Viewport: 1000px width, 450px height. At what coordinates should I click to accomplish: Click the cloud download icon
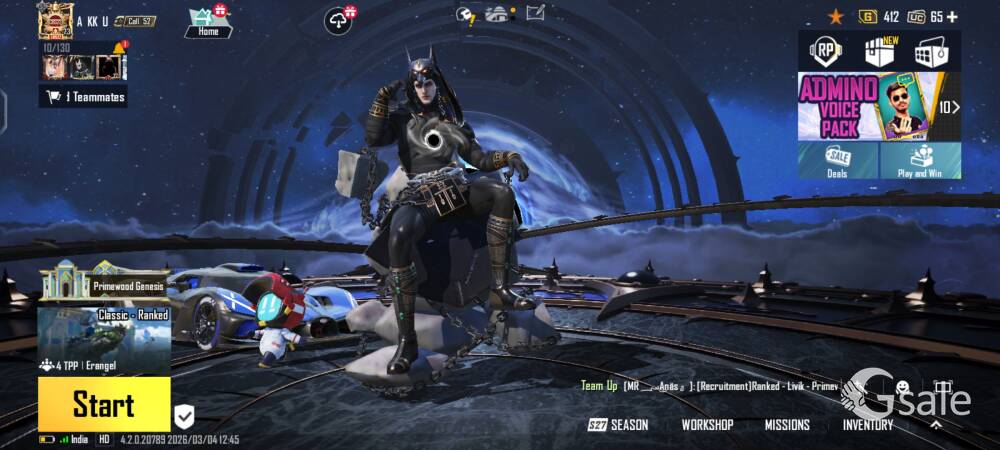click(x=339, y=19)
